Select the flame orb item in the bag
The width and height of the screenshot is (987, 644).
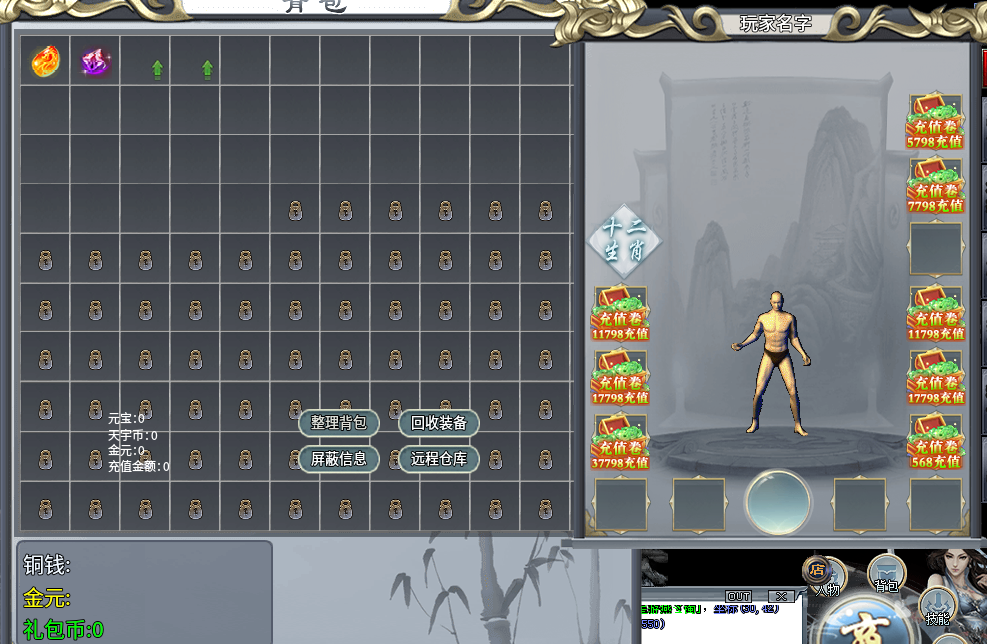(45, 61)
